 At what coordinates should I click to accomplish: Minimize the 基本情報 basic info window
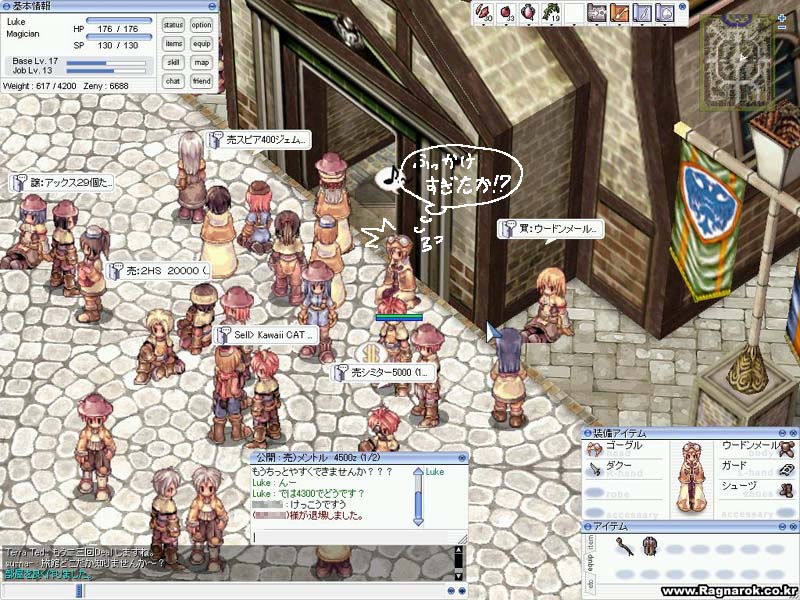click(x=214, y=6)
